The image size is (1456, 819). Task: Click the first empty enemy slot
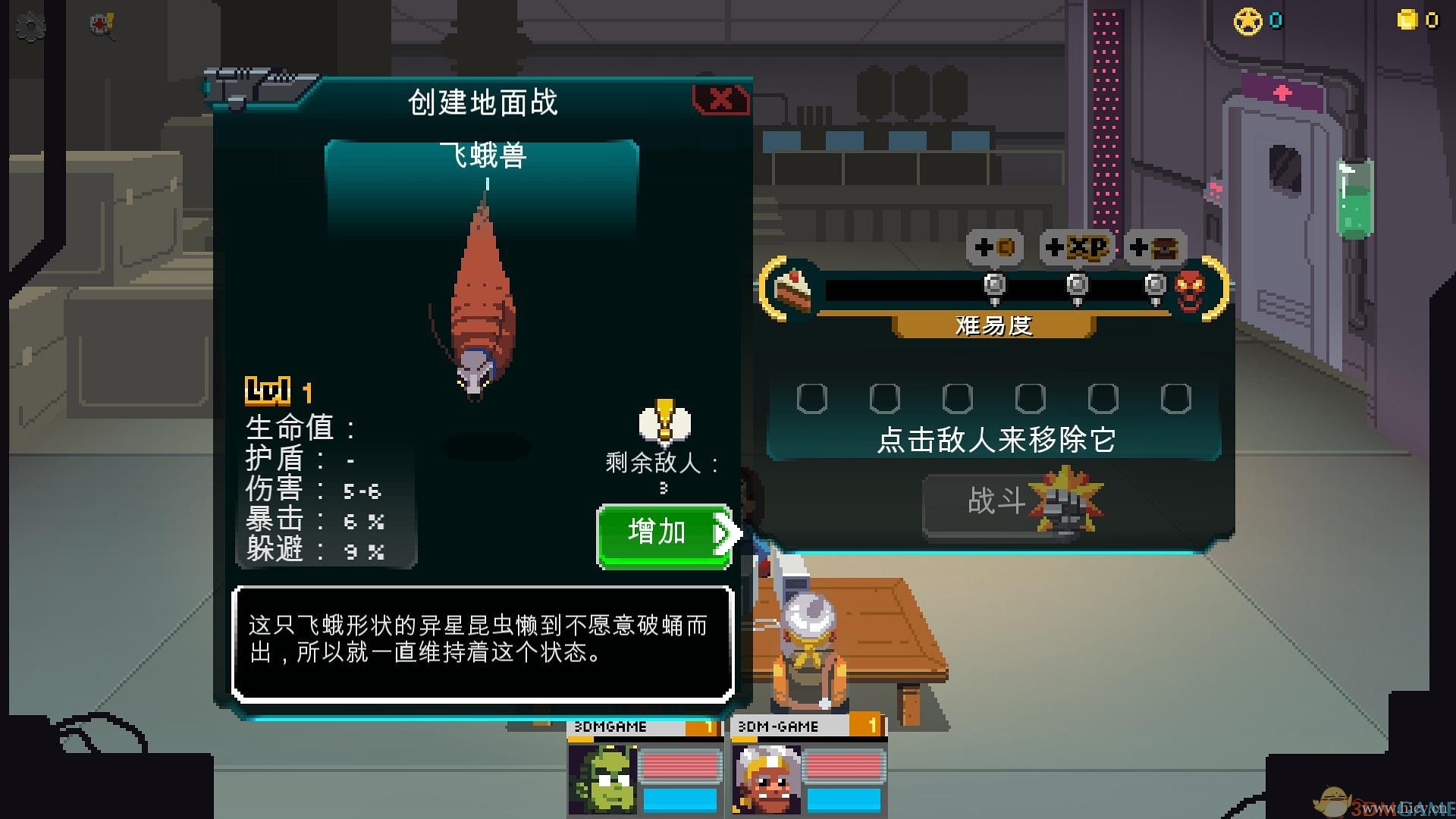point(812,397)
